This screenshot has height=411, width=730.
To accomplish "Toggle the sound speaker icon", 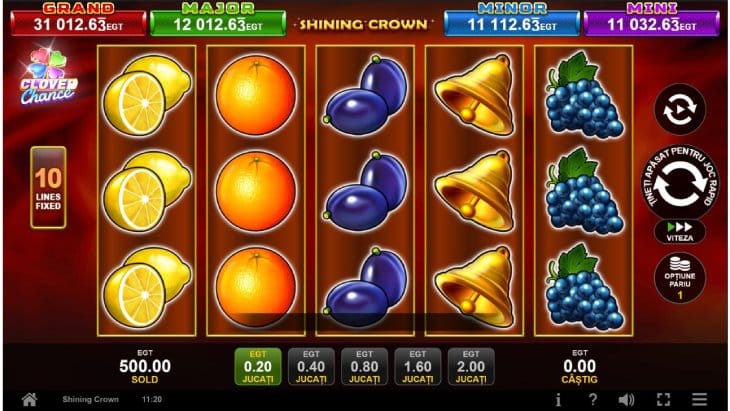I will pos(627,400).
